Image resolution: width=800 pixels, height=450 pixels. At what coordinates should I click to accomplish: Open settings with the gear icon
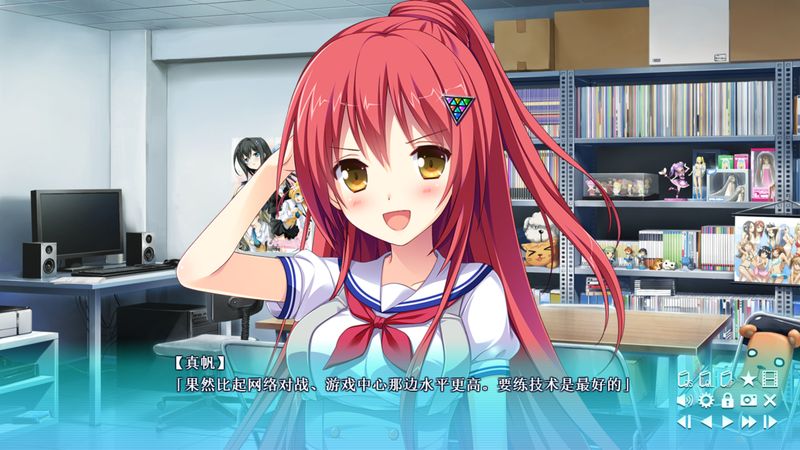click(706, 400)
